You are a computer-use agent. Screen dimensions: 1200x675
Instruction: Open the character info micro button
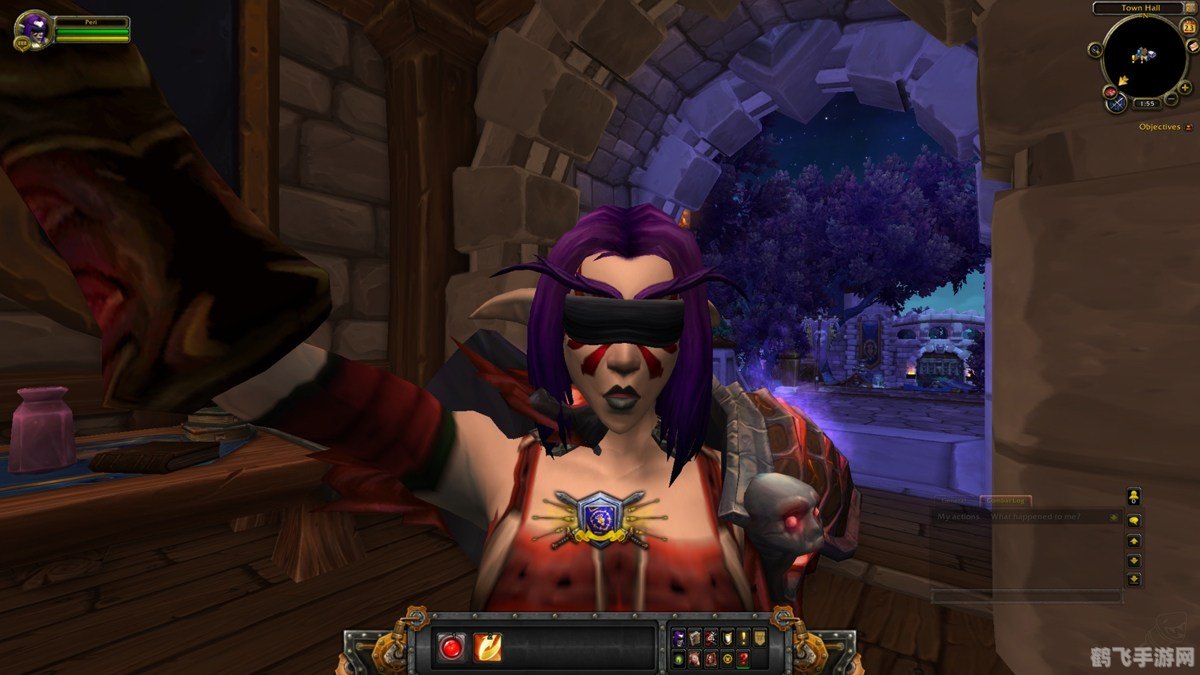click(678, 638)
